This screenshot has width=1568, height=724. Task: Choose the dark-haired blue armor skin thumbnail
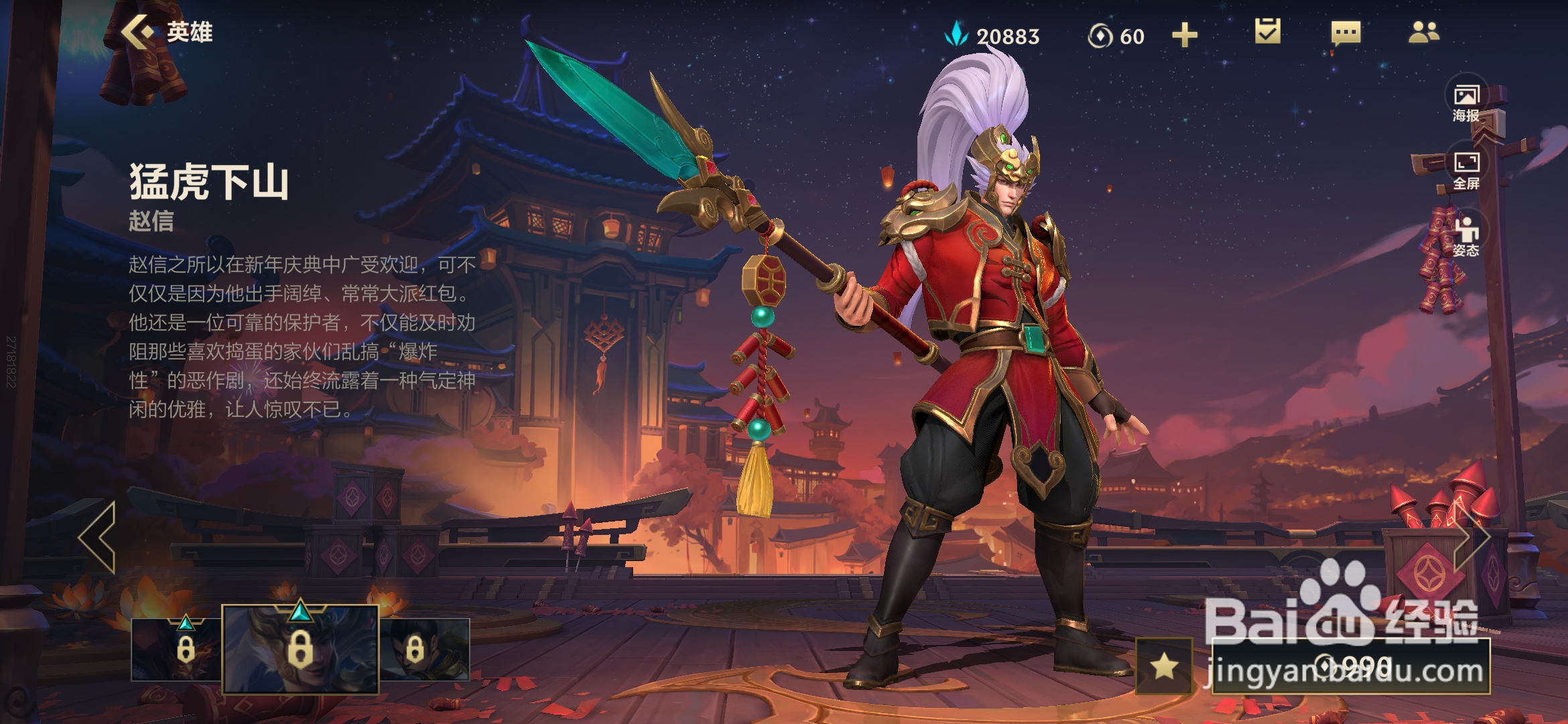pyautogui.click(x=425, y=649)
